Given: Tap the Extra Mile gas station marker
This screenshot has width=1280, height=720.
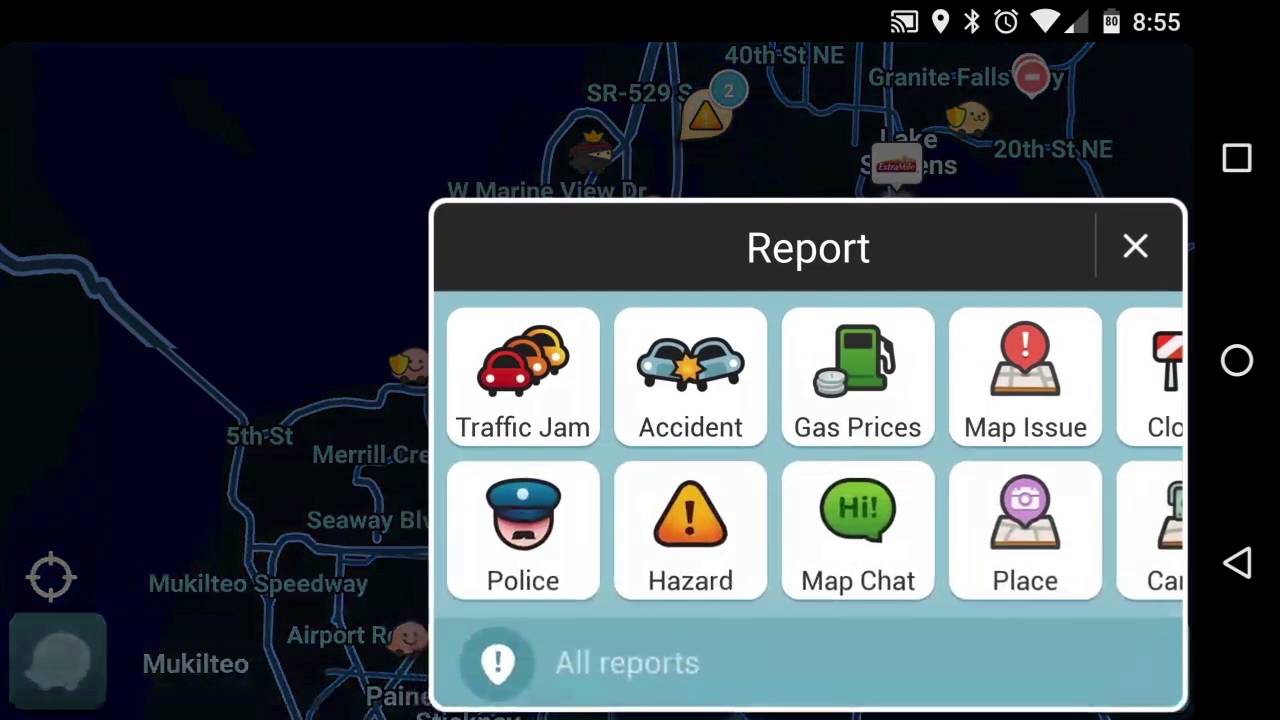Looking at the screenshot, I should pyautogui.click(x=897, y=164).
